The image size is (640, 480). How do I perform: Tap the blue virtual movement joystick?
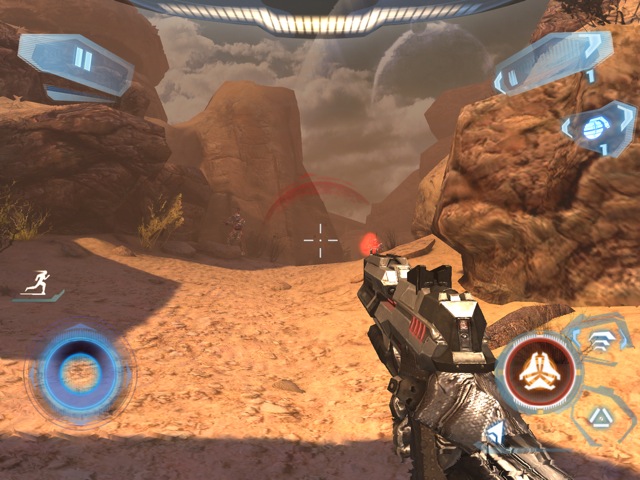click(x=78, y=373)
